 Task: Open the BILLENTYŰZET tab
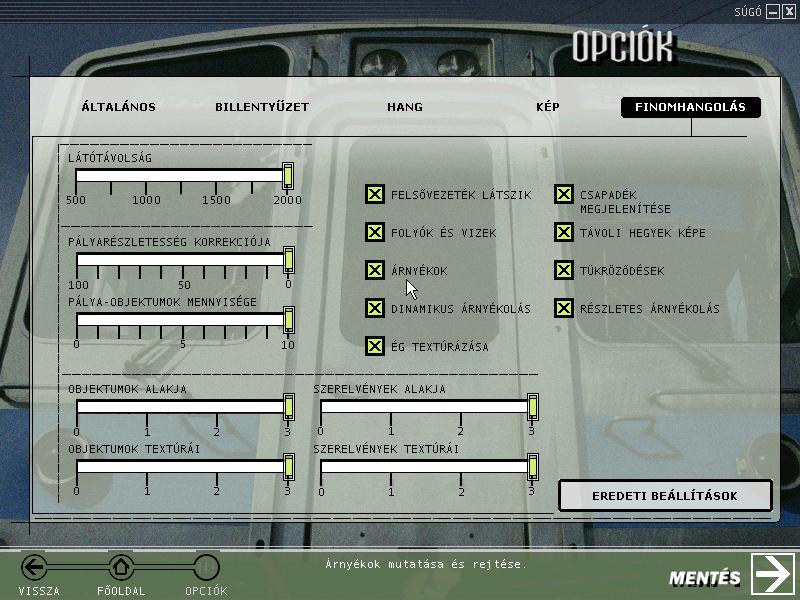[x=262, y=107]
